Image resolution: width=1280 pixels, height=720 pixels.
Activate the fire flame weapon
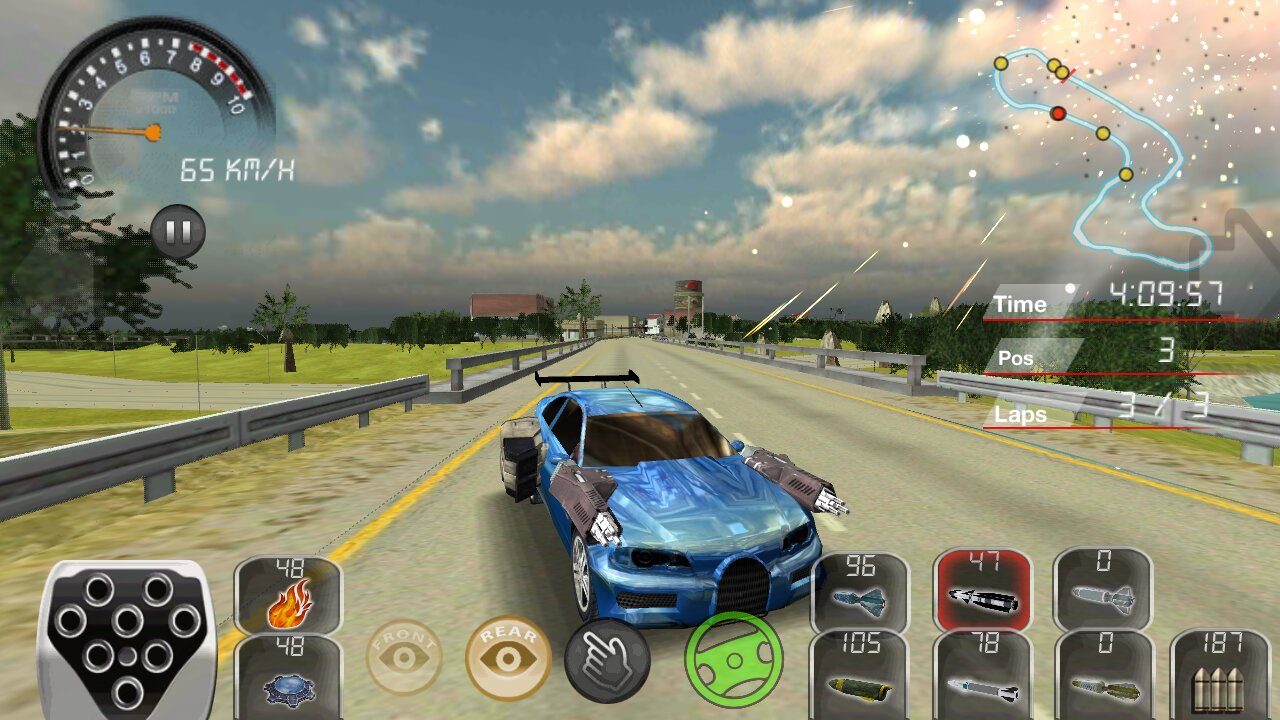[288, 595]
